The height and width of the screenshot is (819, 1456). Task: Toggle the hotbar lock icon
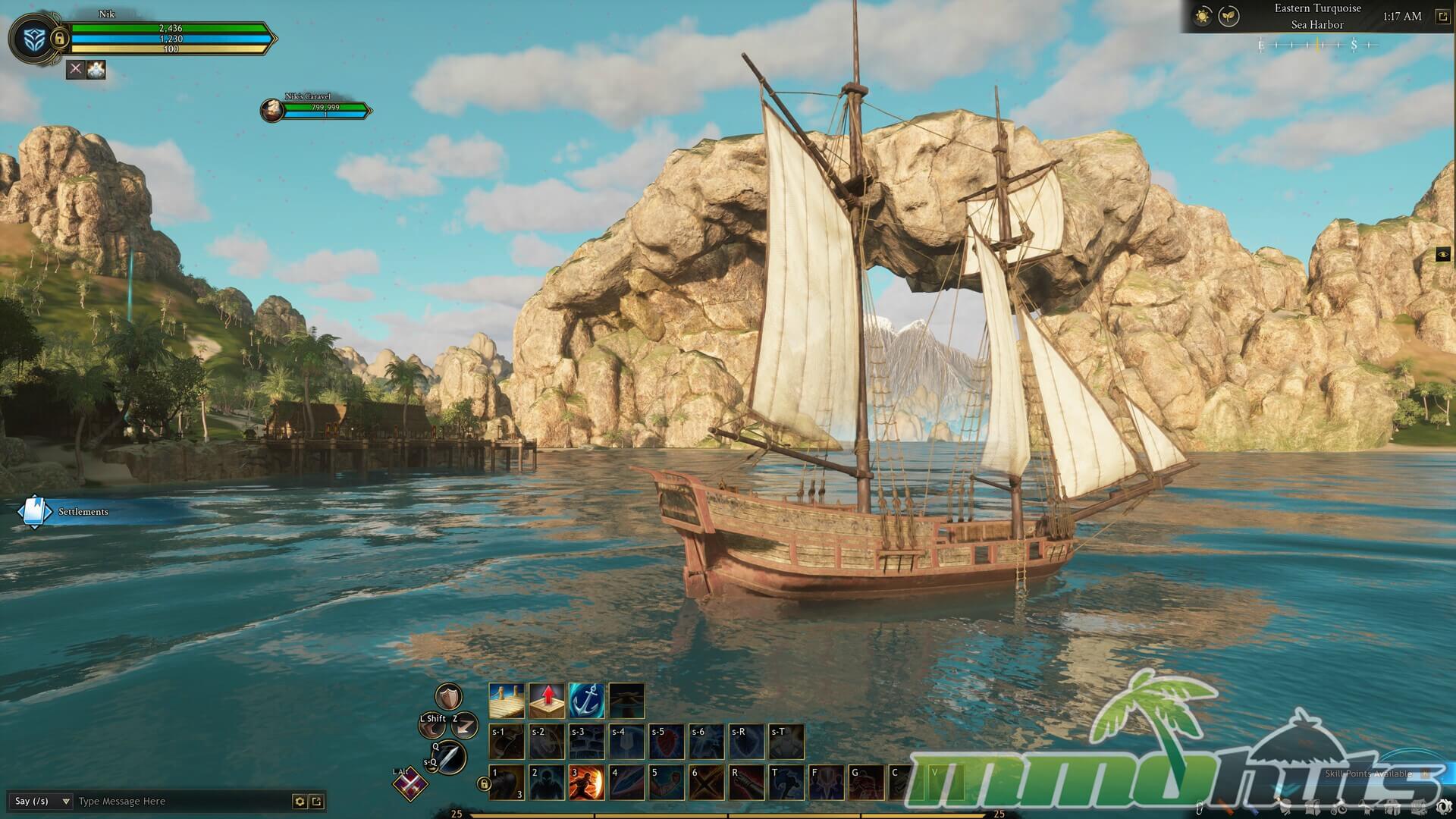tap(483, 784)
